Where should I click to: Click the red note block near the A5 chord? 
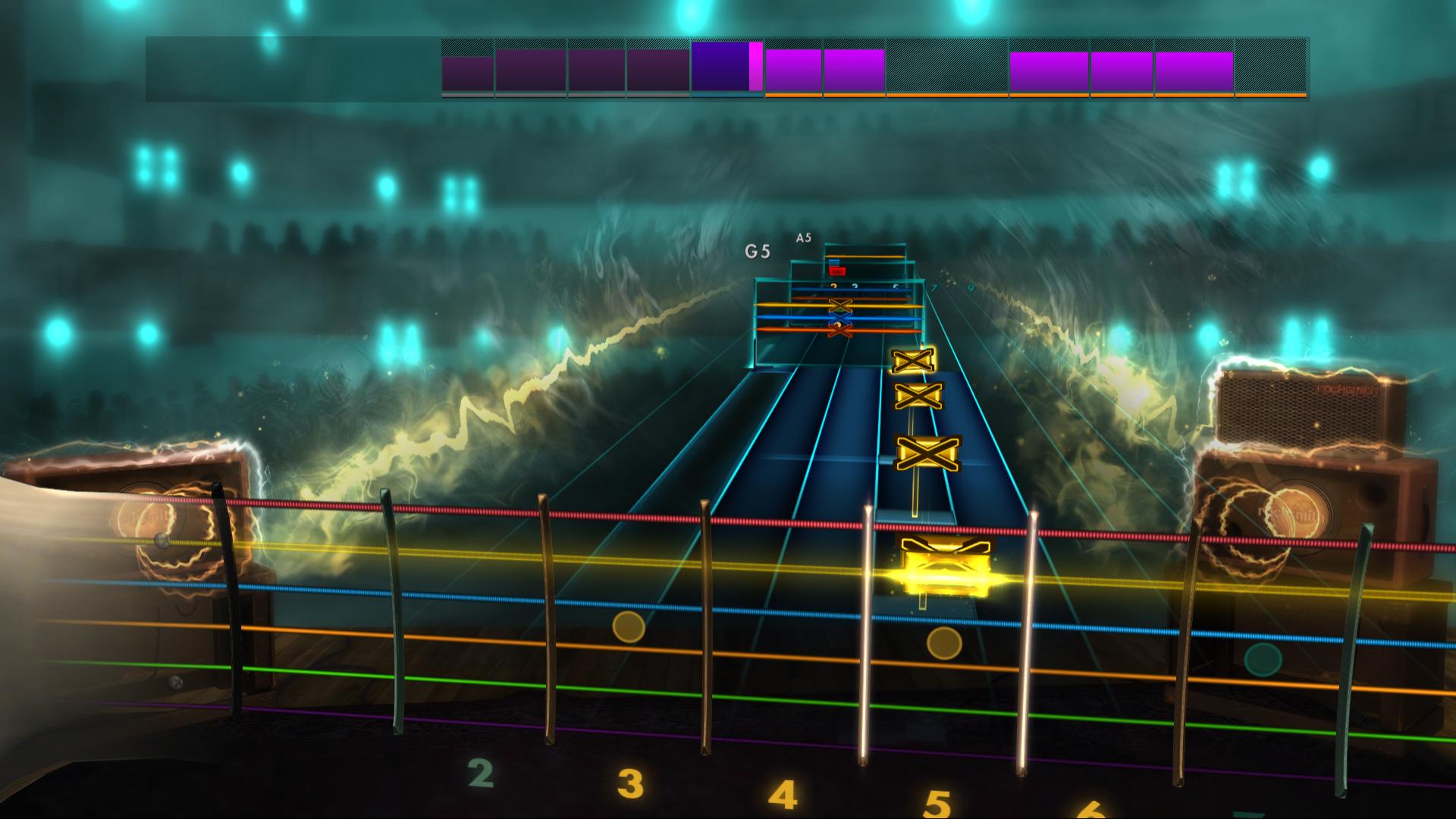point(837,271)
